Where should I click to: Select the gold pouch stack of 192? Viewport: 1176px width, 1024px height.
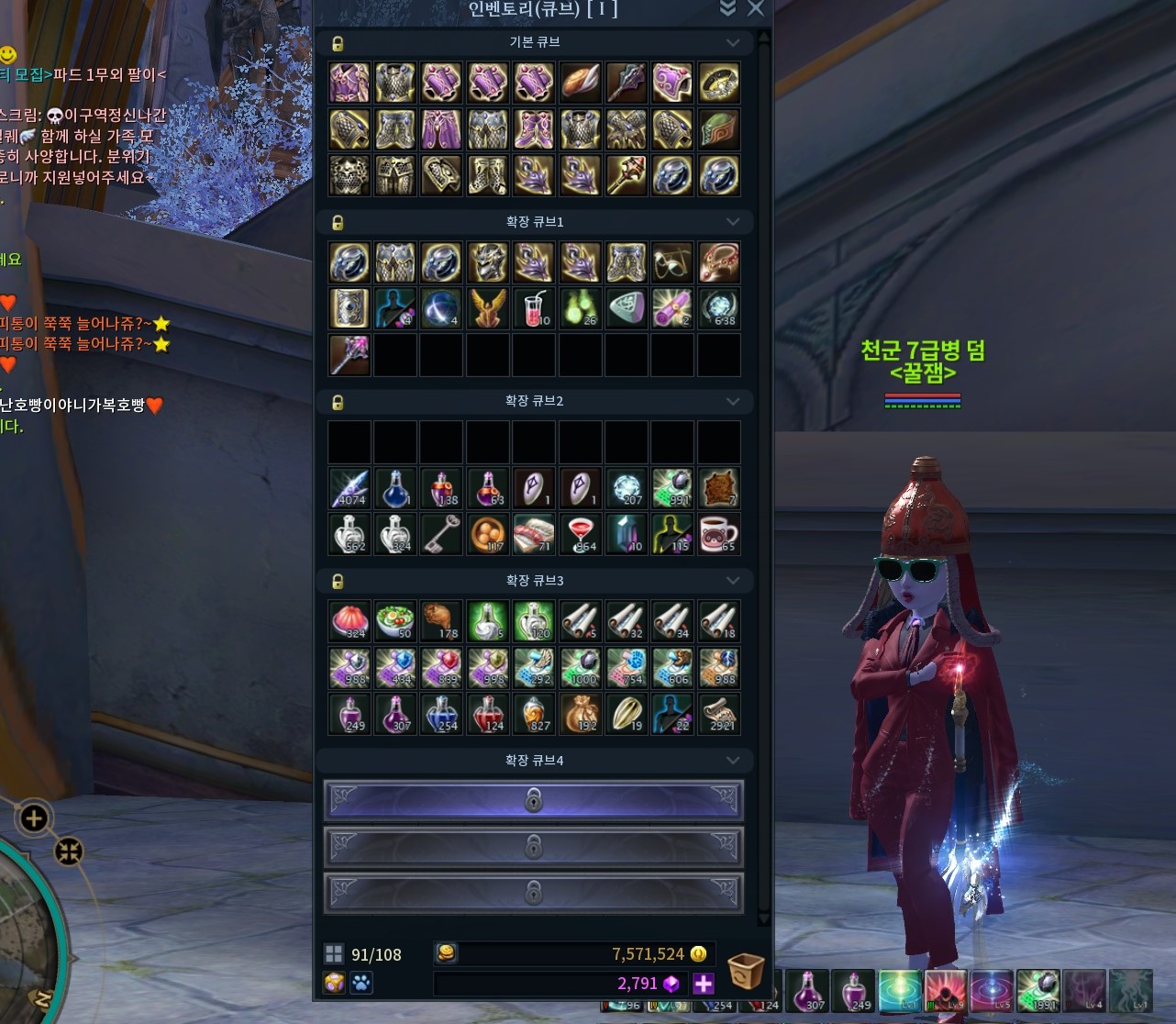(580, 714)
